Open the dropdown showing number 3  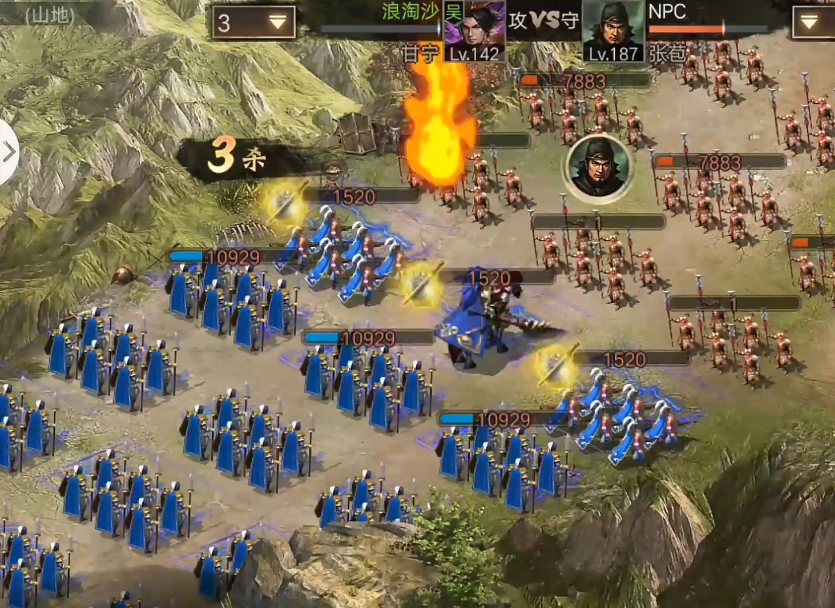pyautogui.click(x=253, y=22)
